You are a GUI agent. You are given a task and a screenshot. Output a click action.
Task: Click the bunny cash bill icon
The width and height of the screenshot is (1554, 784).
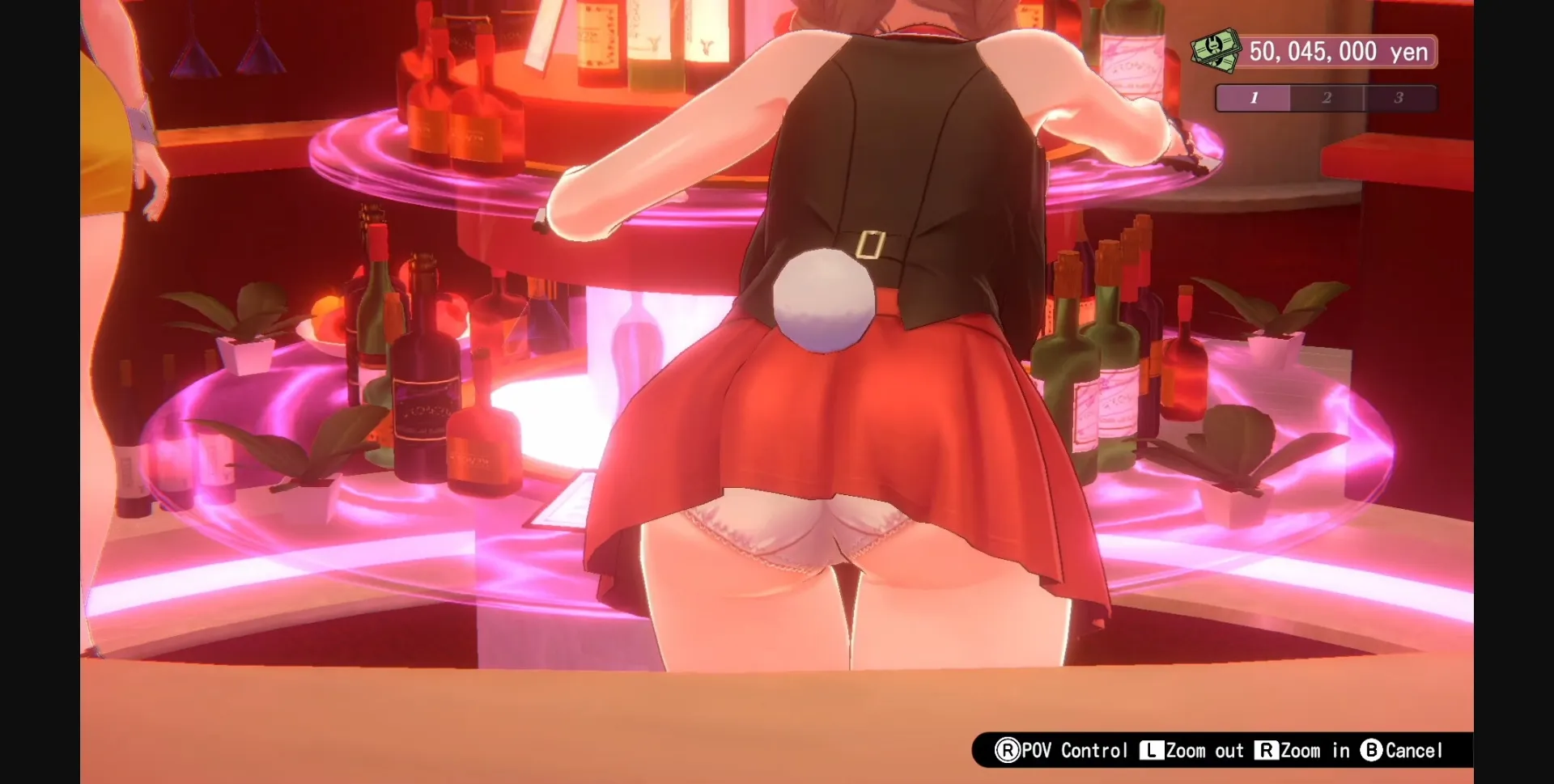point(1213,50)
